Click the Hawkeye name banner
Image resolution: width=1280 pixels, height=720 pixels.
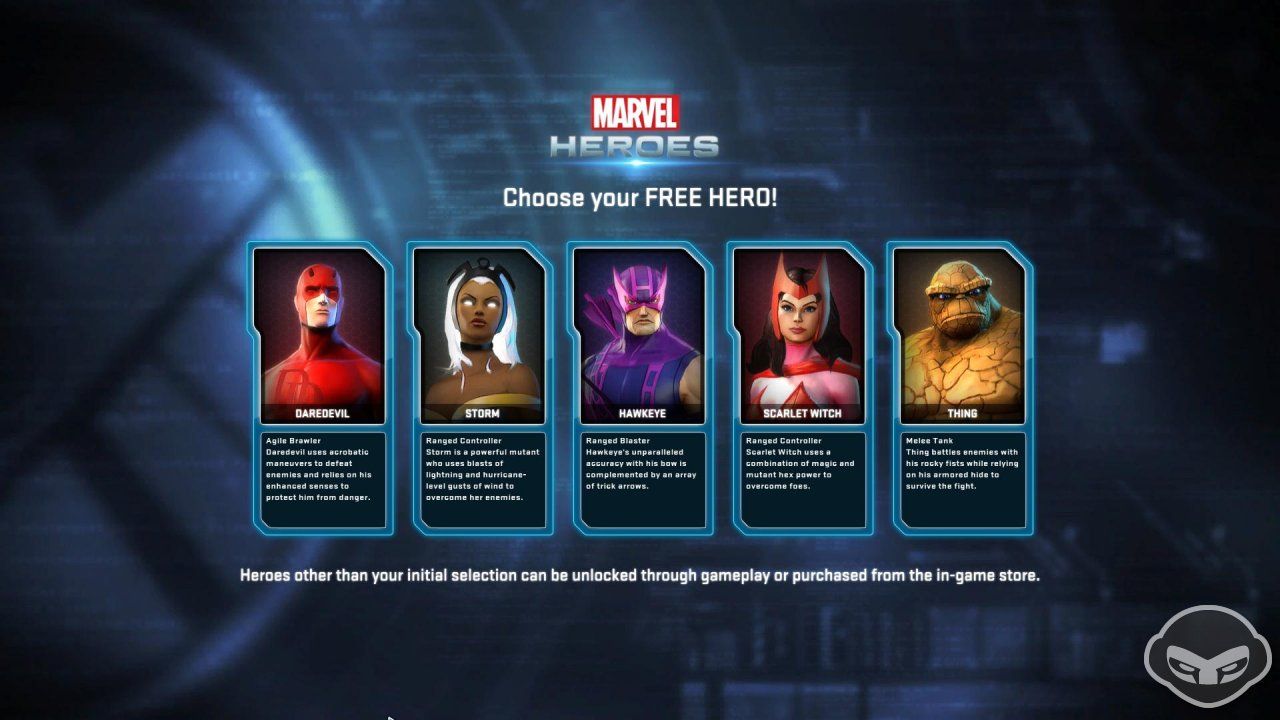coord(642,413)
